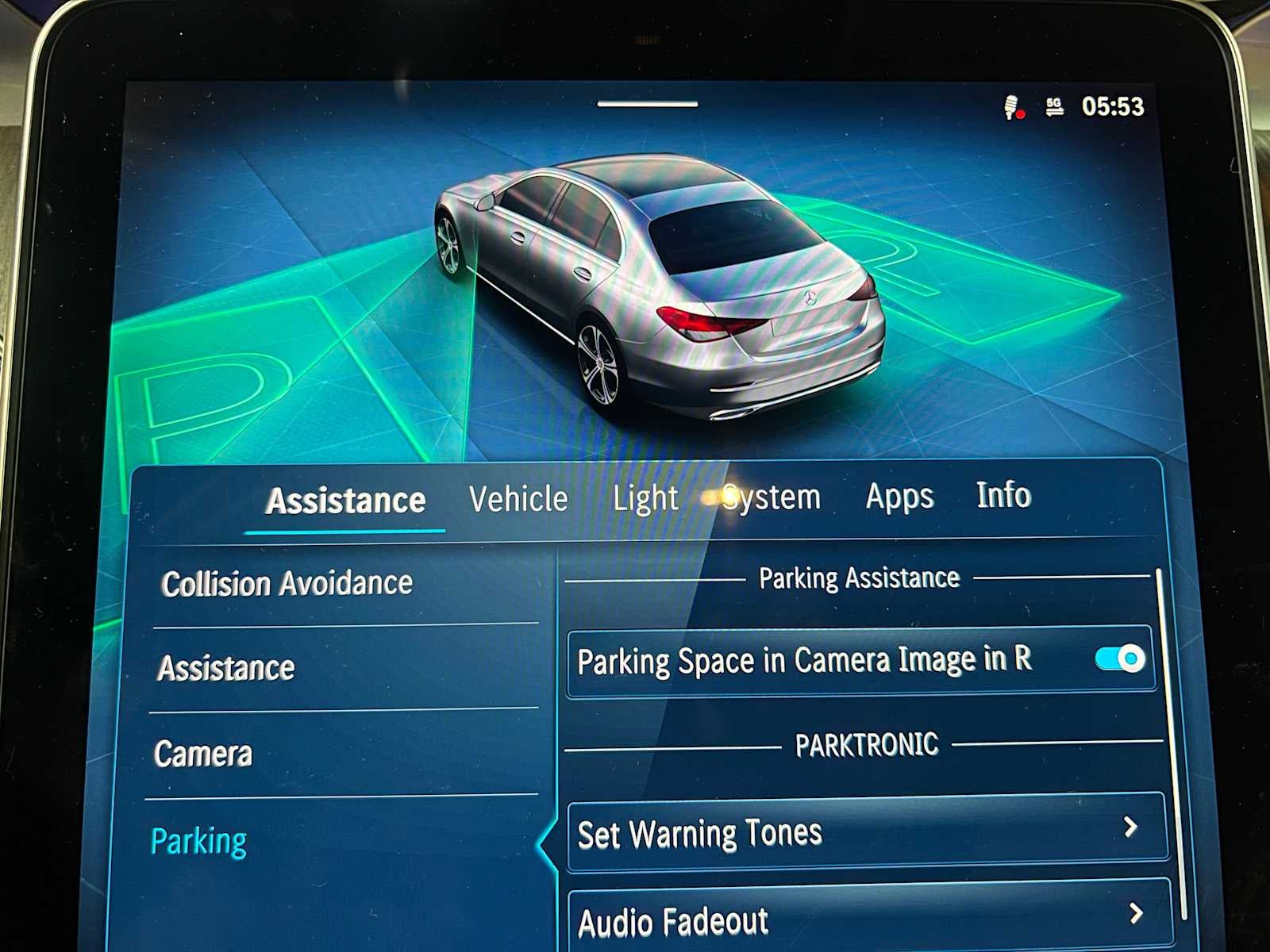Open the Light settings tab

645,497
